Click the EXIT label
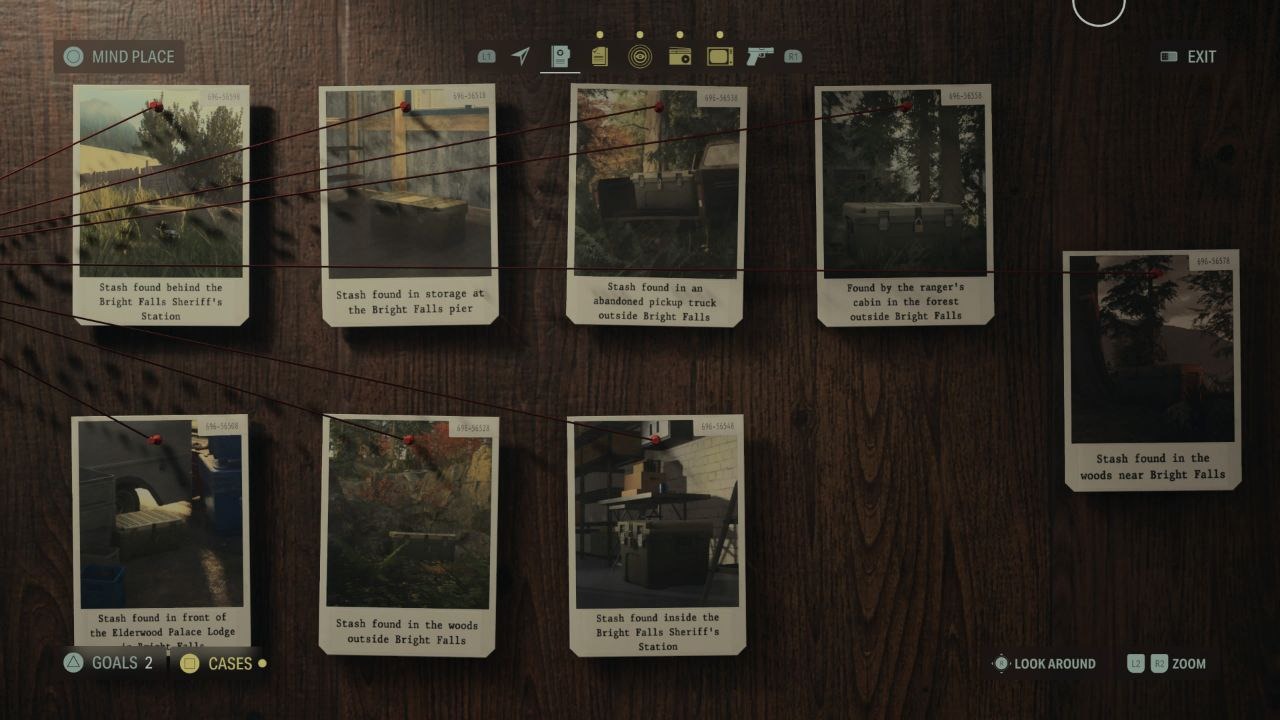 [1200, 57]
